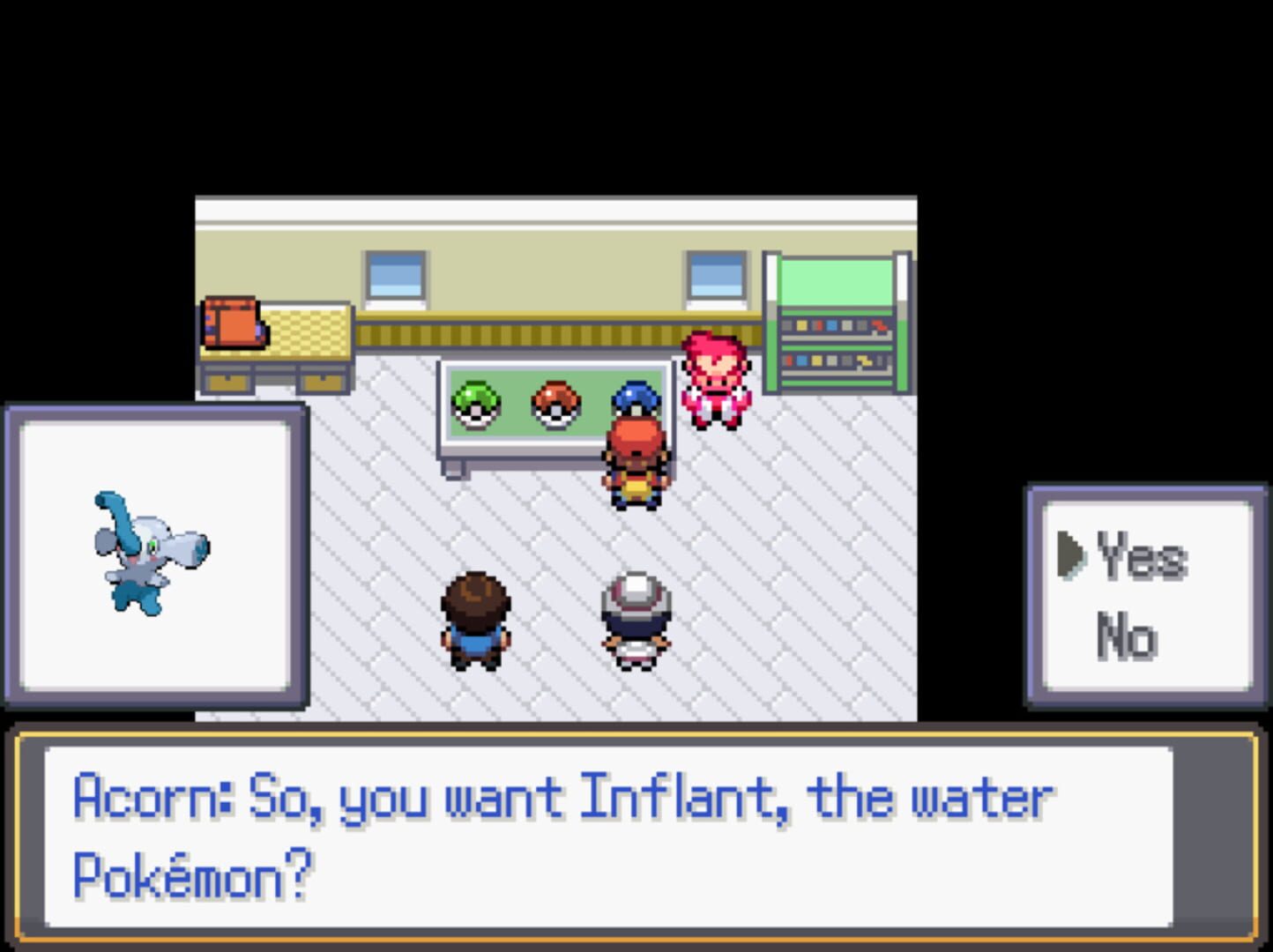Select the rival with brown hair

476,617
